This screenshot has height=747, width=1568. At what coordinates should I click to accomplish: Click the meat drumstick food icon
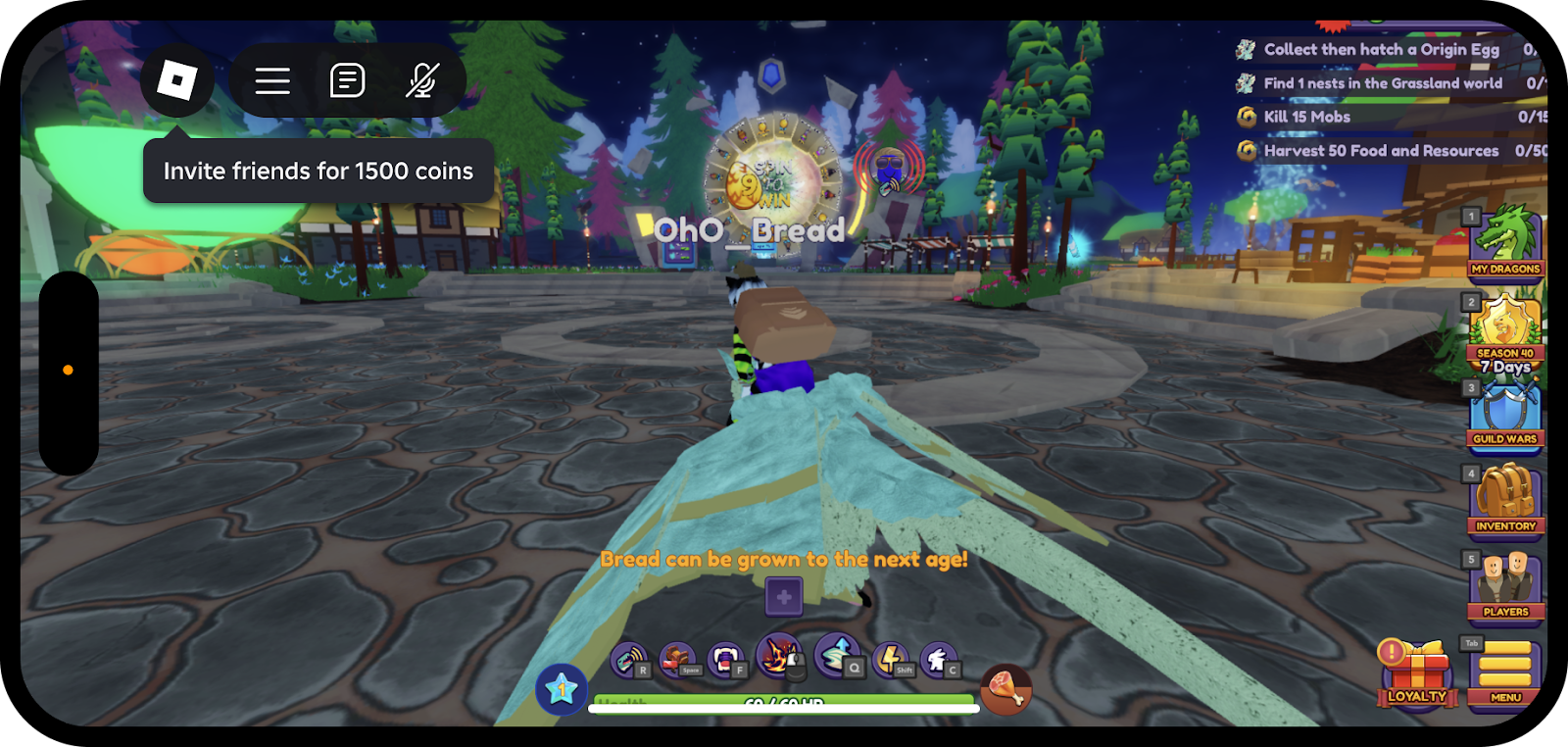(x=1004, y=688)
